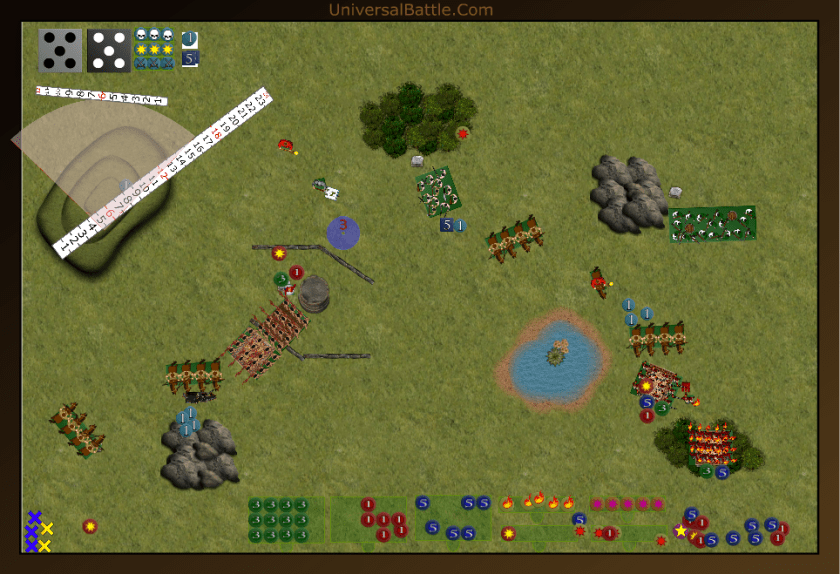Screen dimensions: 840x574
Task: Select the skull token grid
Action: tap(154, 49)
